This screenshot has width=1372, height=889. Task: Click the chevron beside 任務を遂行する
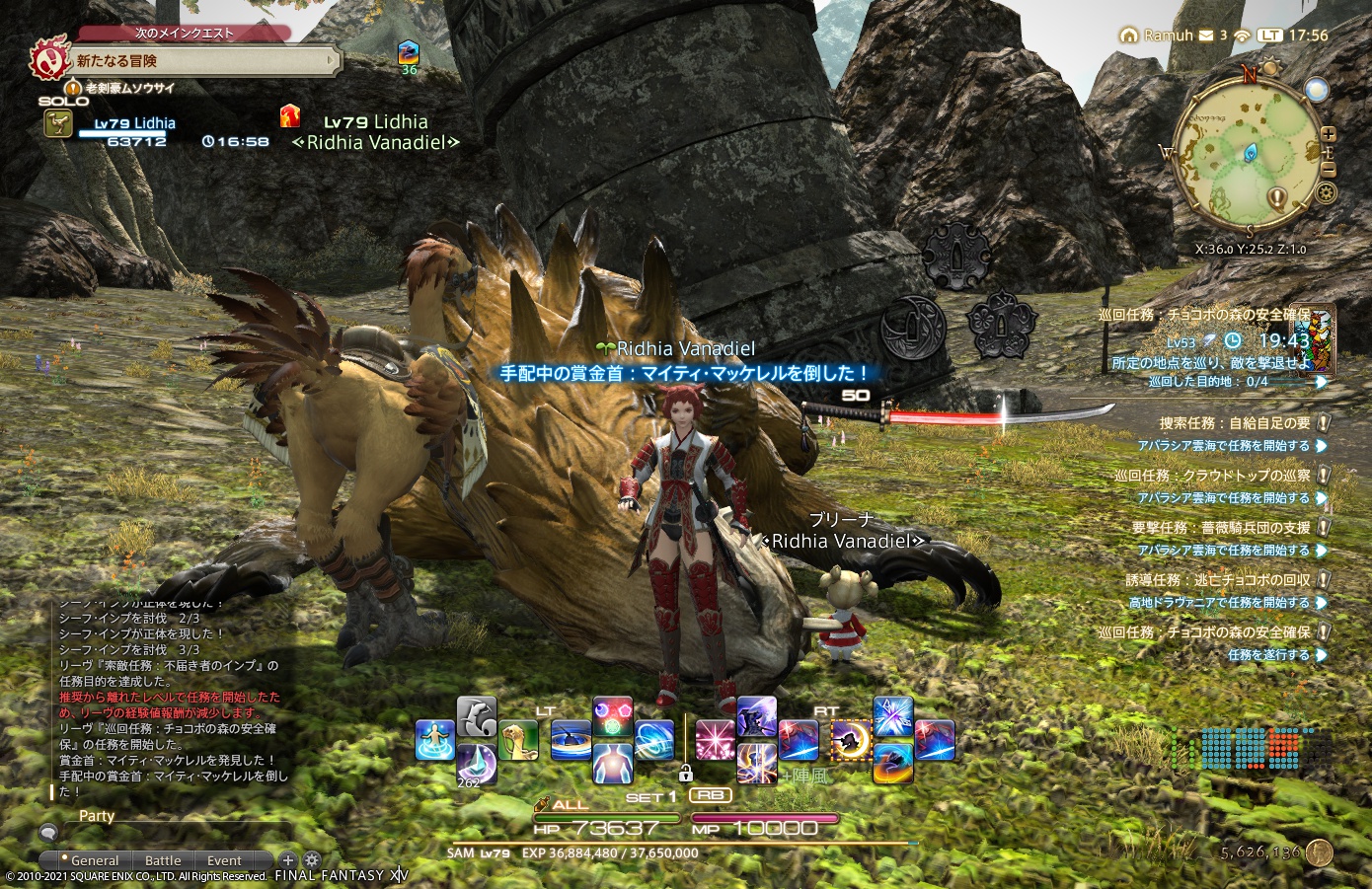pyautogui.click(x=1321, y=656)
